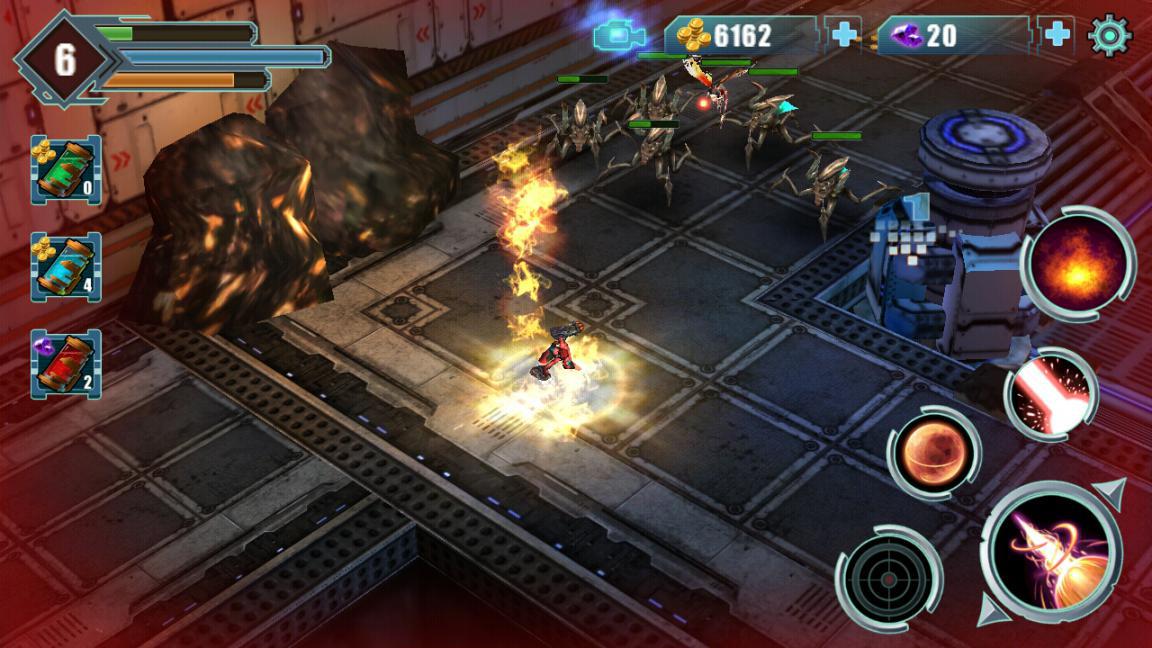Viewport: 1152px width, 648px height.
Task: Use the red potion canister
Action: [65, 364]
